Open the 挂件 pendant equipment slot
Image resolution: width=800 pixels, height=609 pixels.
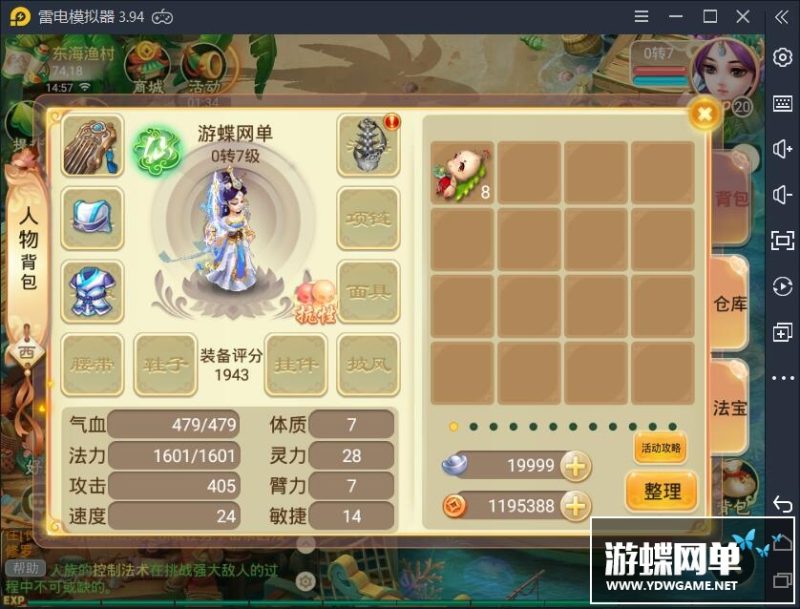click(x=296, y=364)
